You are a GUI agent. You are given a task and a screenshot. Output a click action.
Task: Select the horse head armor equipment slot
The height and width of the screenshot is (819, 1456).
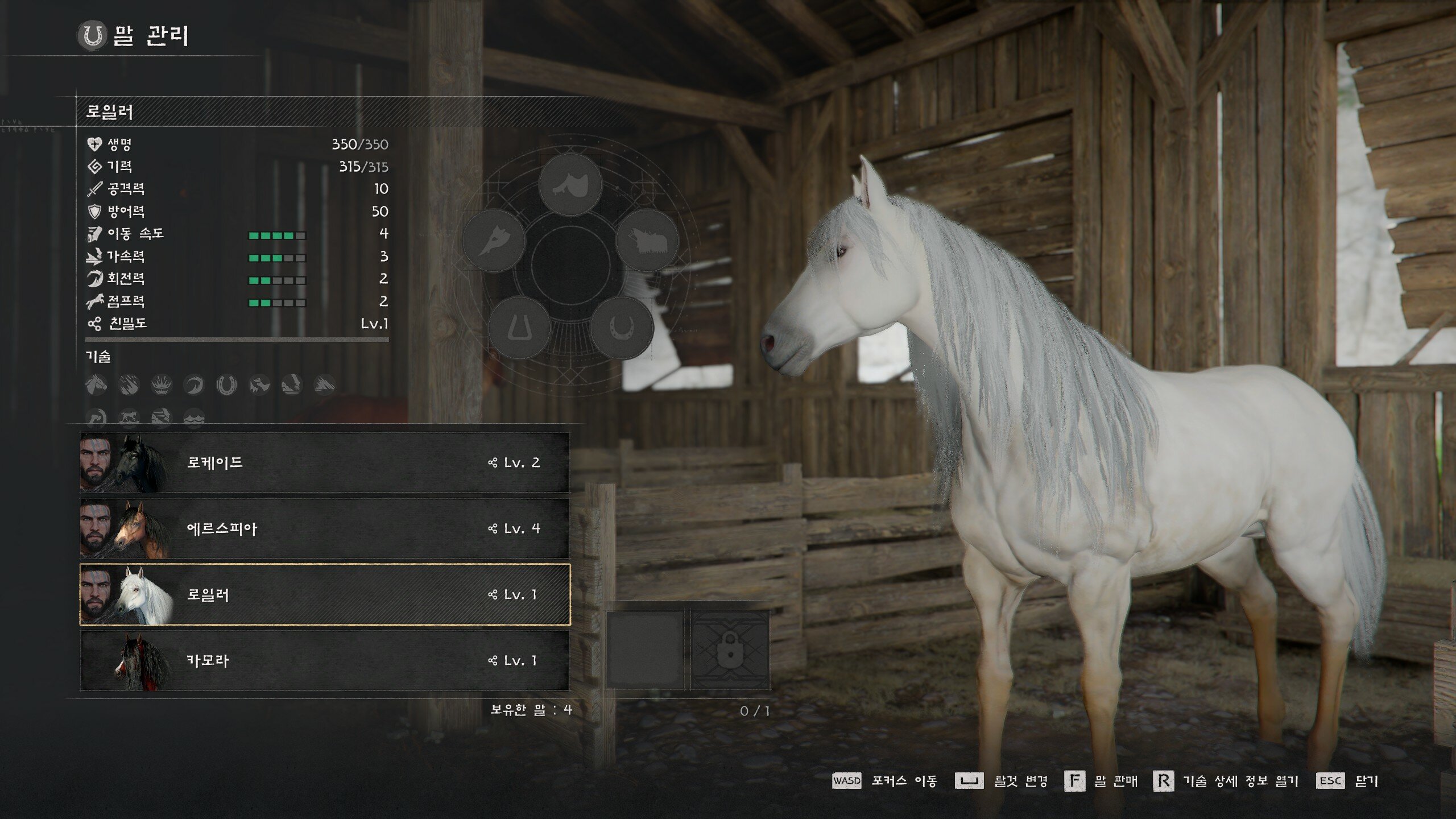pyautogui.click(x=494, y=241)
